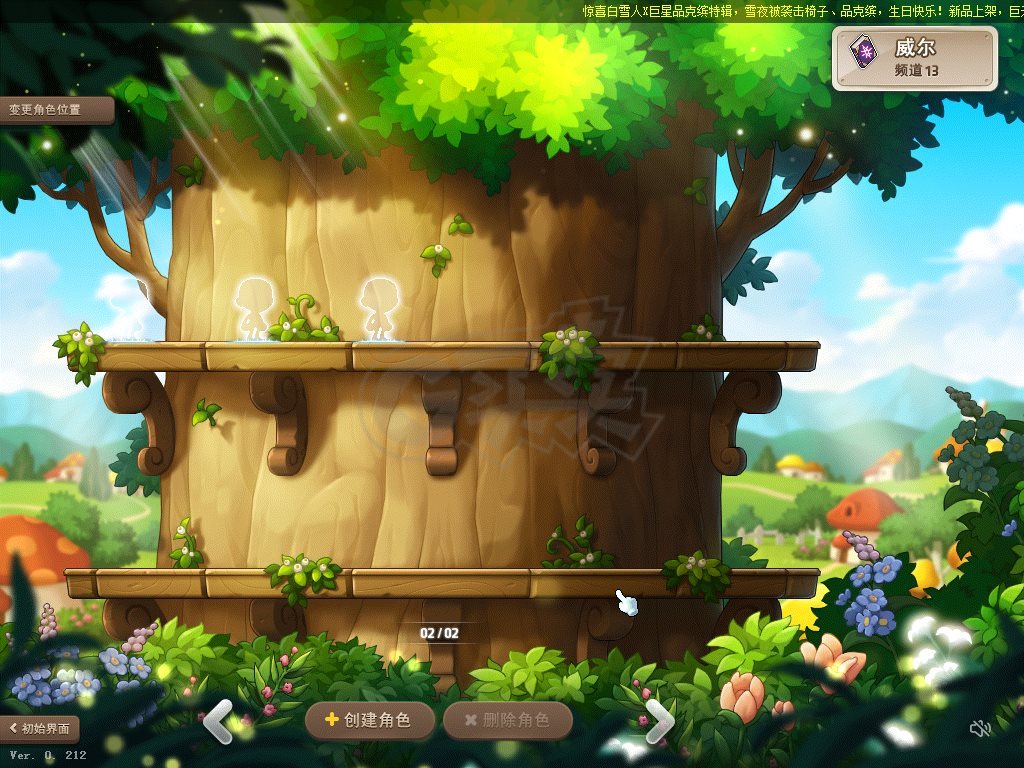This screenshot has height=768, width=1024.
Task: Go to the next character page arrow
Action: click(659, 721)
